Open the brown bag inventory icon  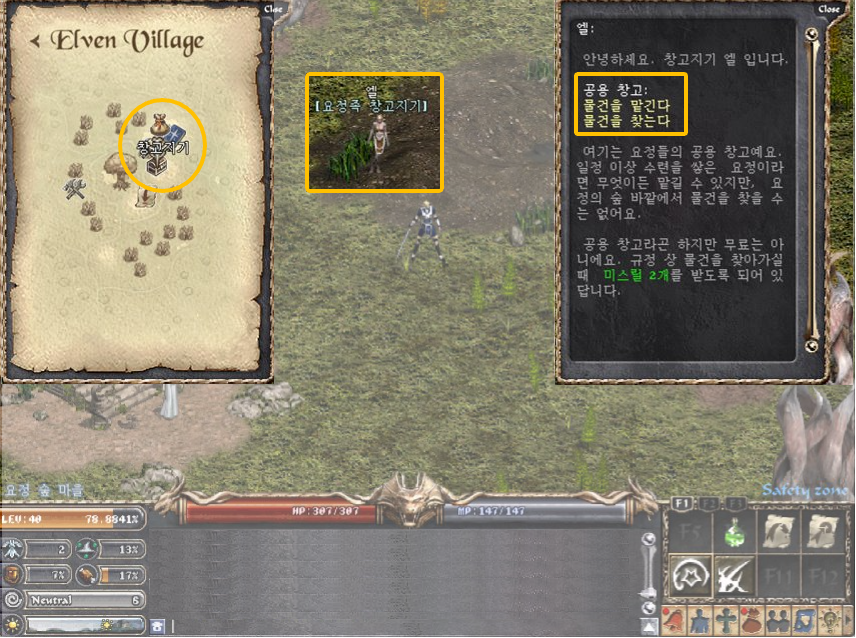(x=750, y=620)
